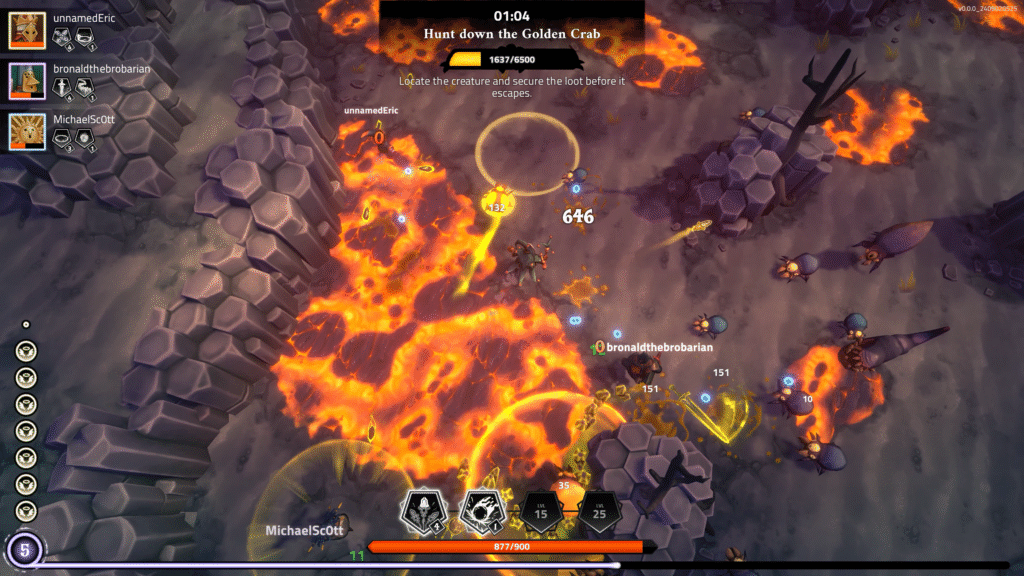
Task: Click the Hunt down the Golden Crab objective
Action: click(511, 32)
